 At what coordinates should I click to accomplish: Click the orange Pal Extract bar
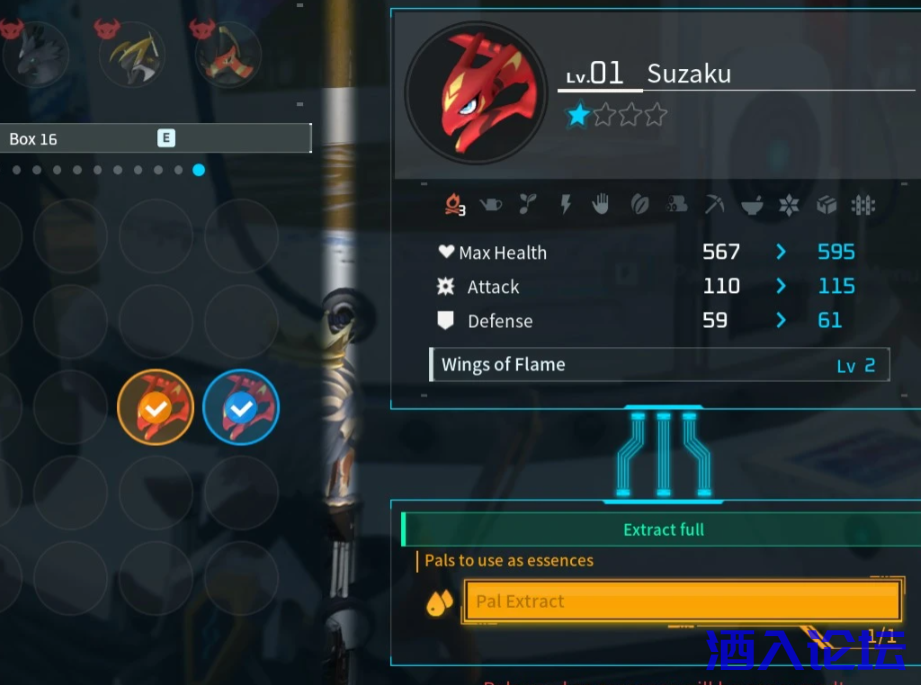tap(683, 601)
